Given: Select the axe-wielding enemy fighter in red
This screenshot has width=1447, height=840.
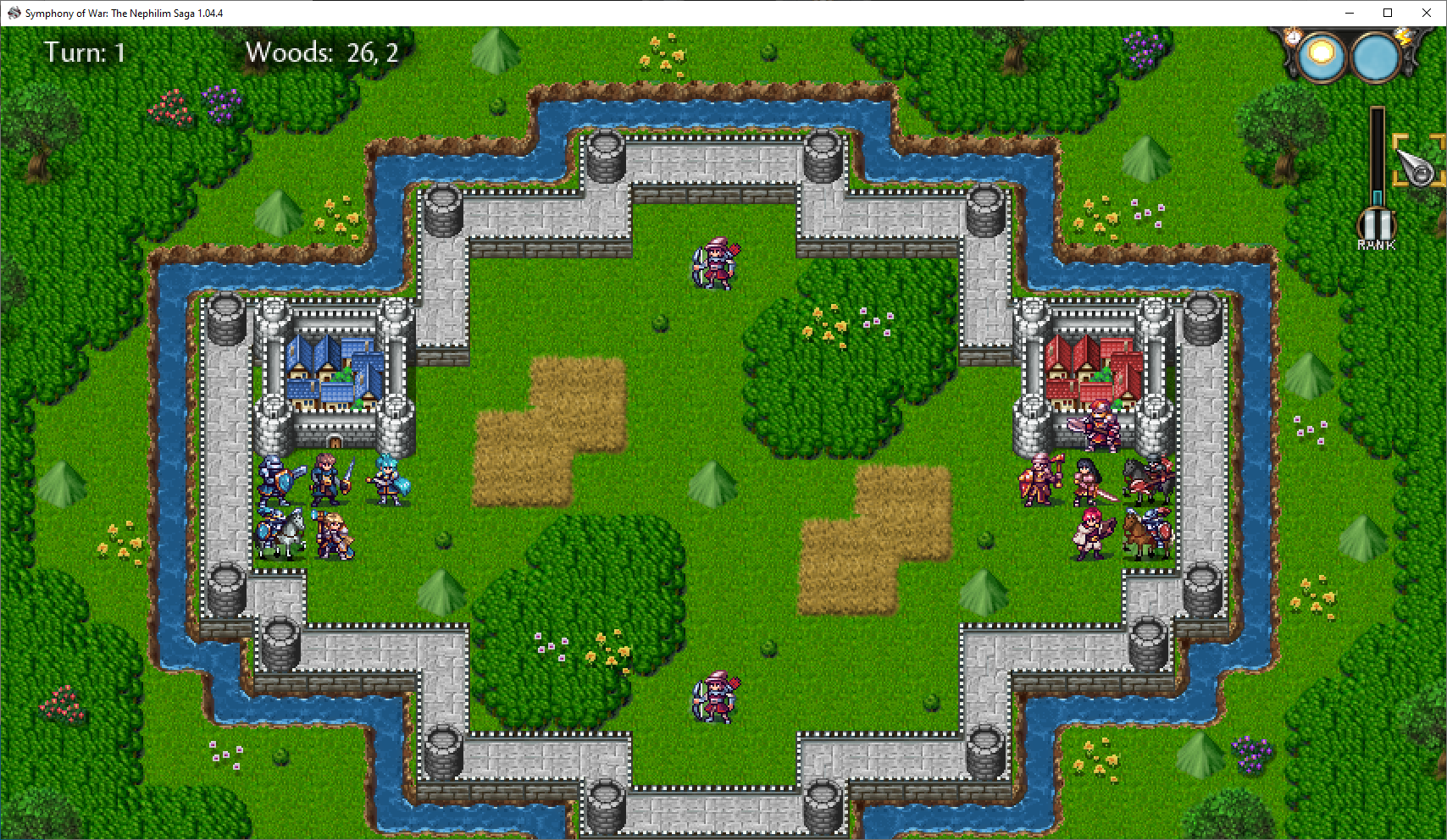Looking at the screenshot, I should (1038, 478).
